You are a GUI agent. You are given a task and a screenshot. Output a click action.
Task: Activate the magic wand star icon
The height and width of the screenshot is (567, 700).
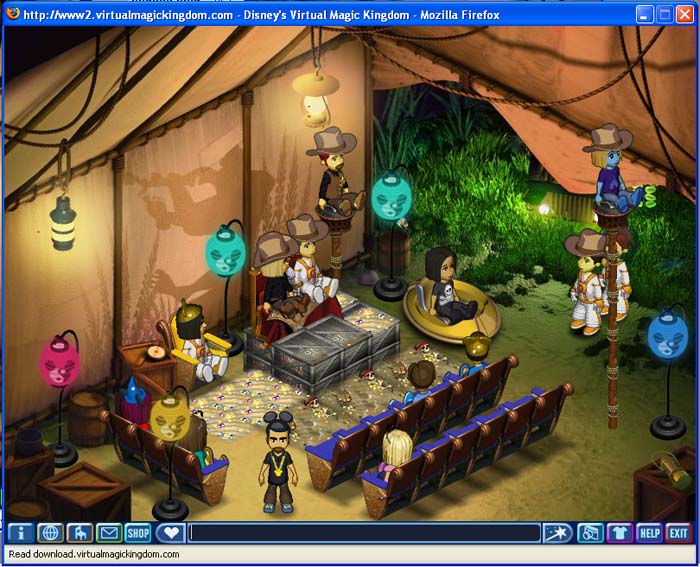click(557, 533)
